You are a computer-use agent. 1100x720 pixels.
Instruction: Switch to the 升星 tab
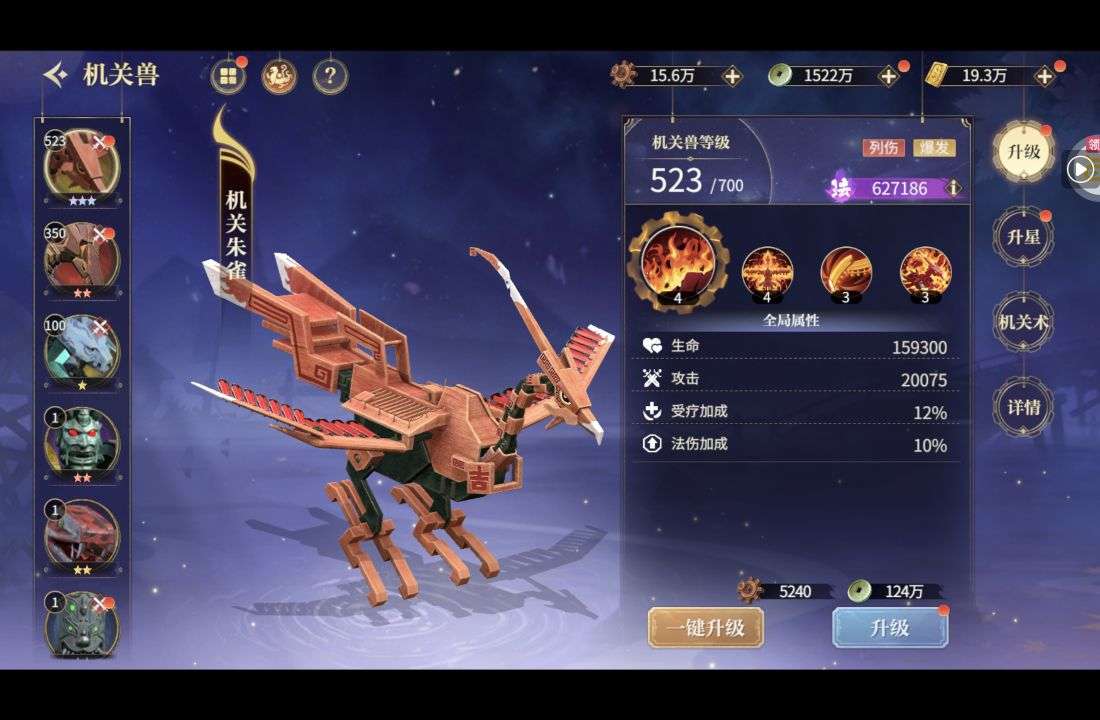(1023, 237)
